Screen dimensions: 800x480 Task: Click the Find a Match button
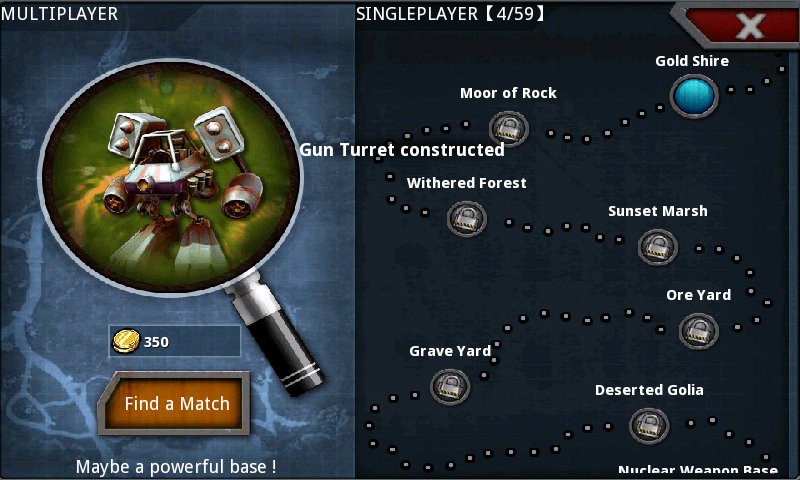pos(177,404)
